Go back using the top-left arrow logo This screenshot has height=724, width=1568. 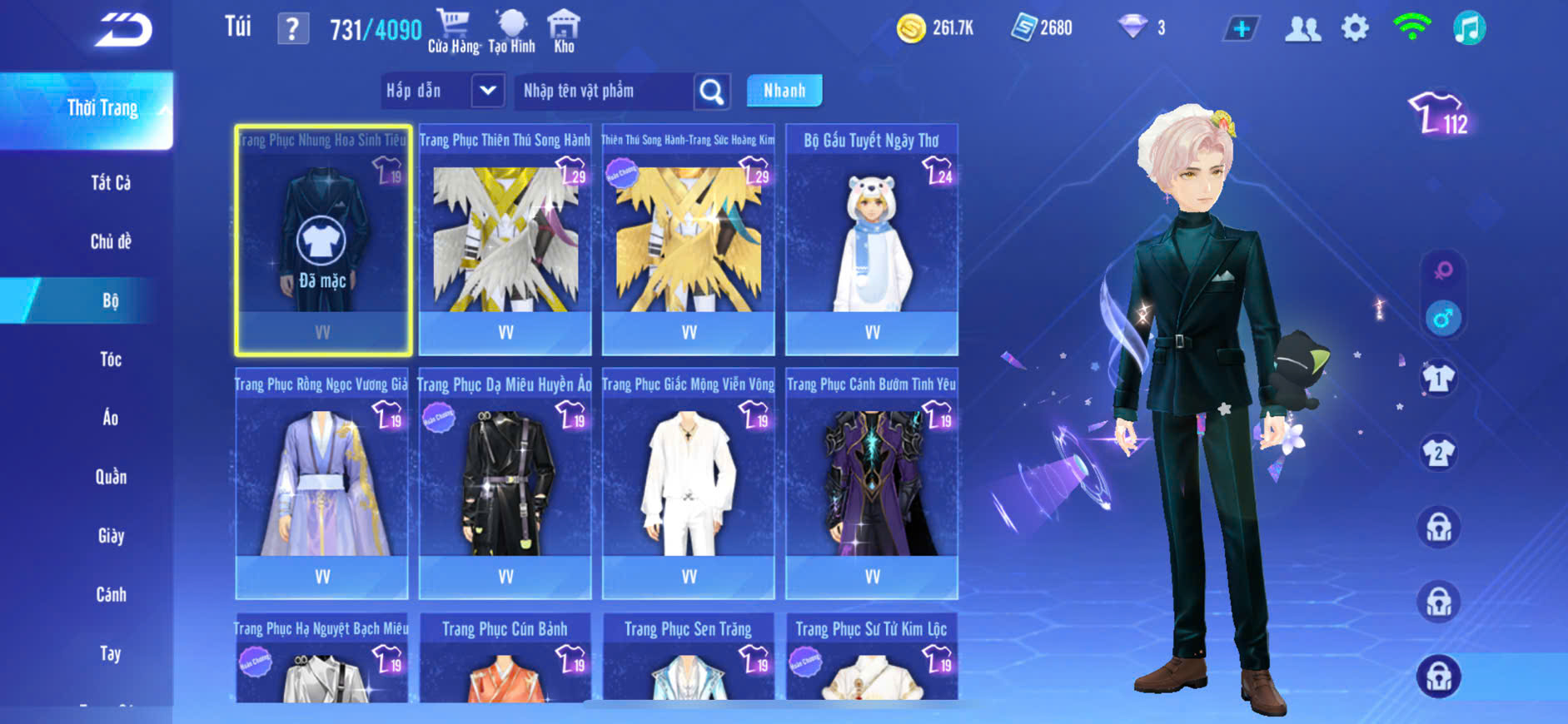click(x=123, y=30)
